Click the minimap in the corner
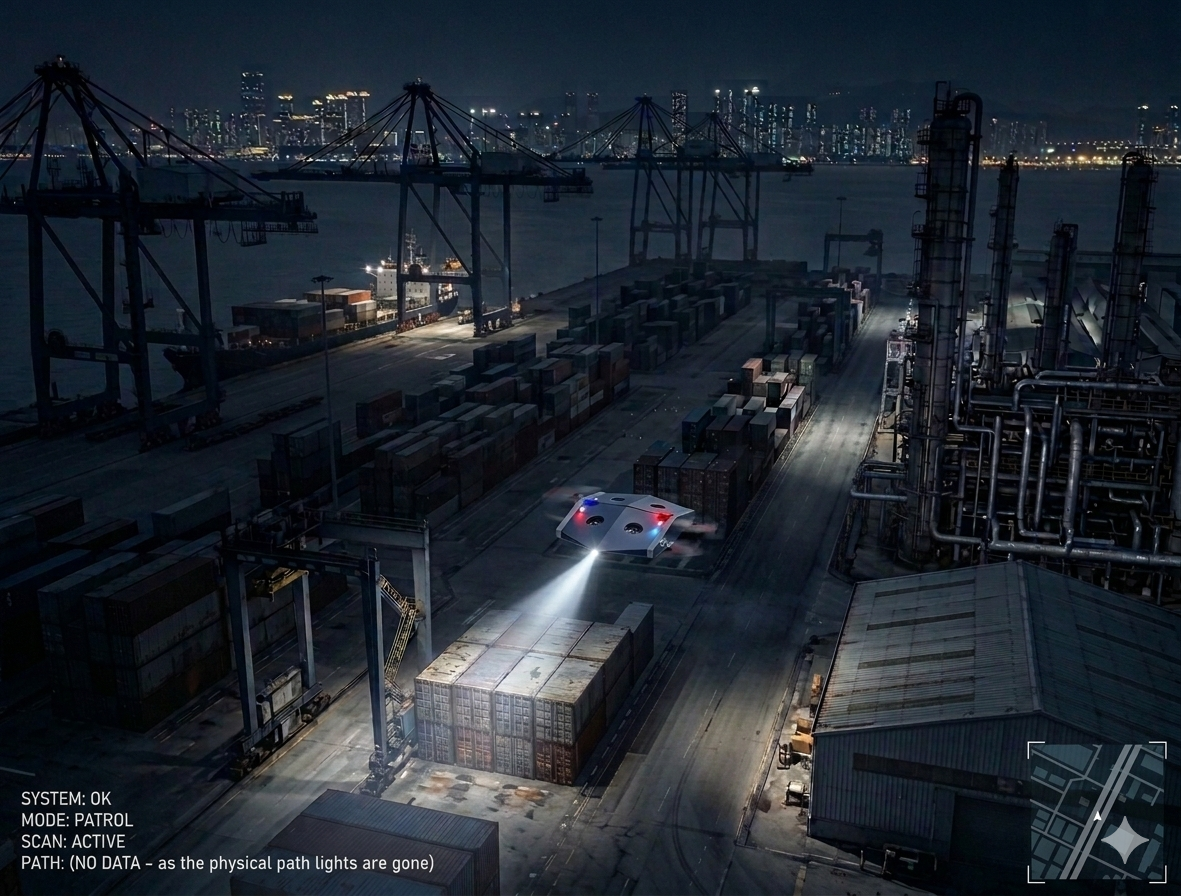The image size is (1181, 896). [1096, 811]
